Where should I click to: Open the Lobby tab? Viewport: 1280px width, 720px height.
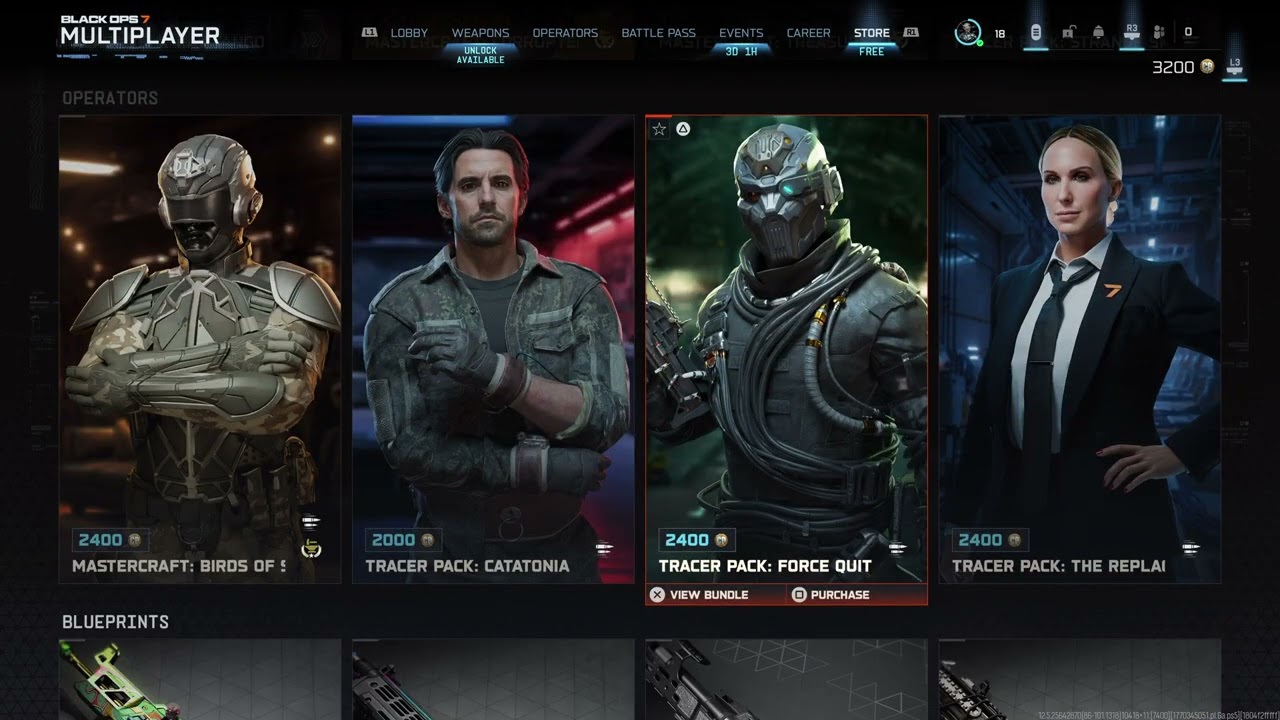point(408,33)
